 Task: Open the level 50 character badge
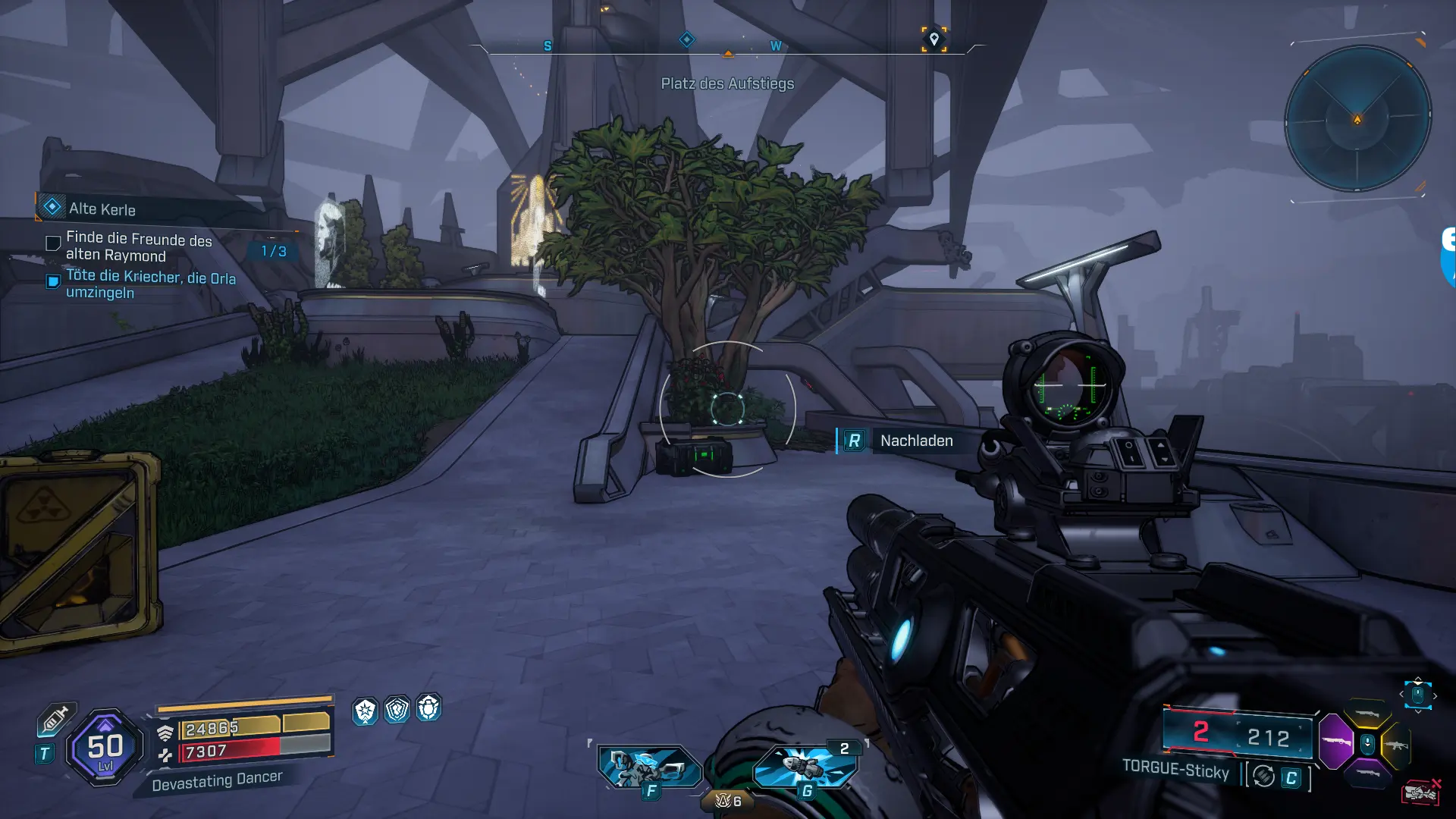click(105, 748)
